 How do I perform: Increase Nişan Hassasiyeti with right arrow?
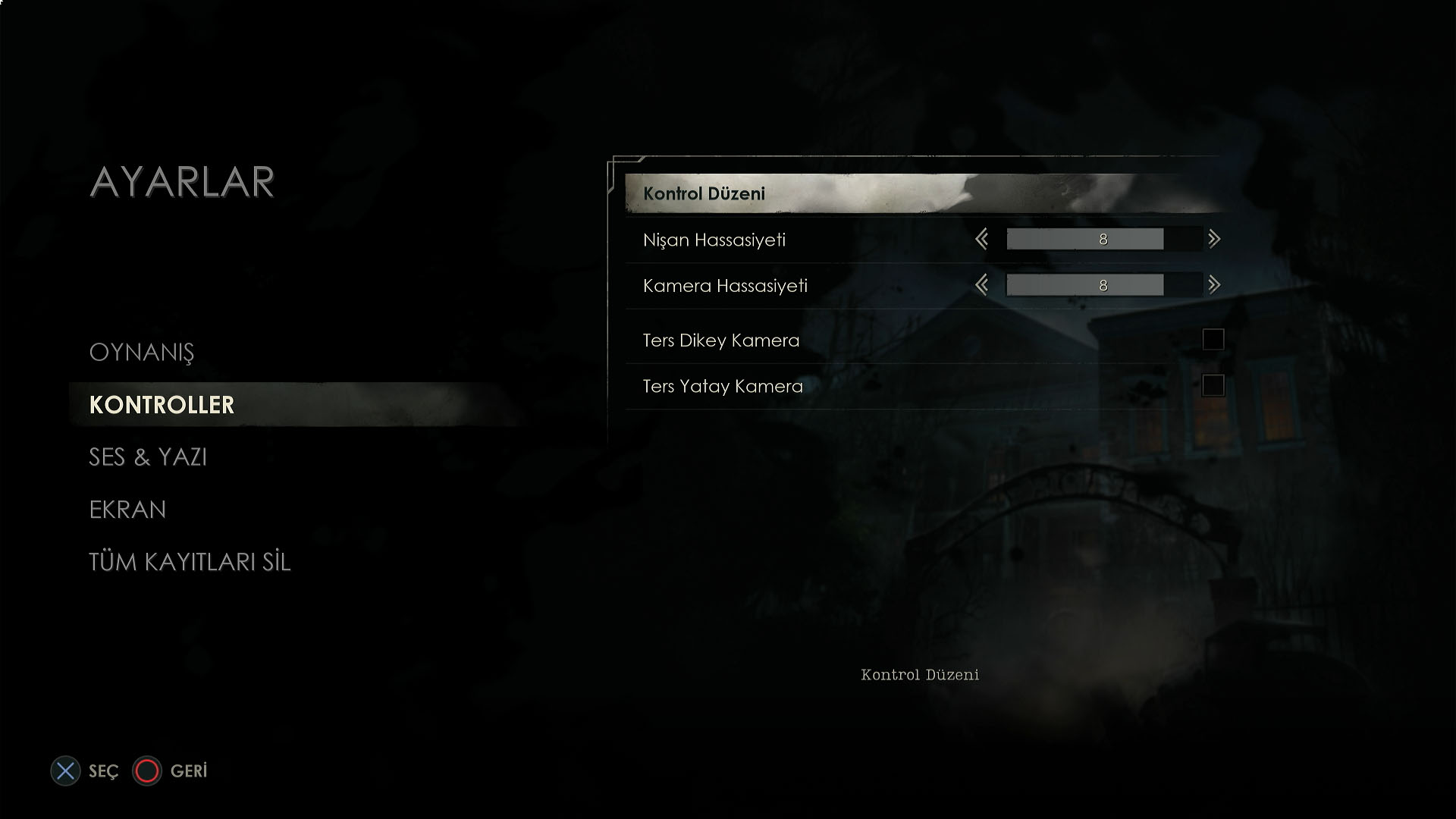[1214, 240]
